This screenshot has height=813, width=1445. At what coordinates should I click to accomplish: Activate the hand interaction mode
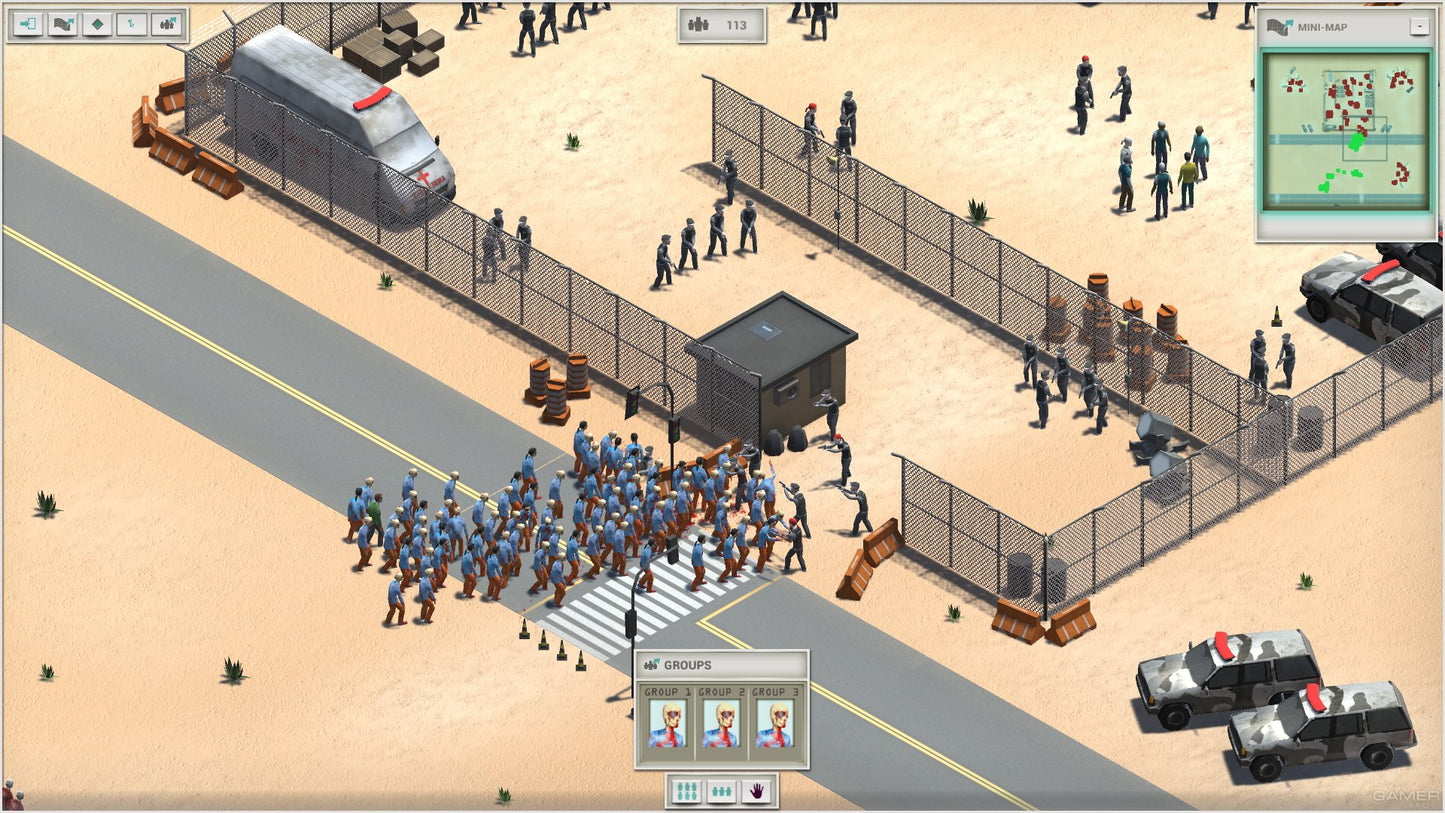pos(757,789)
